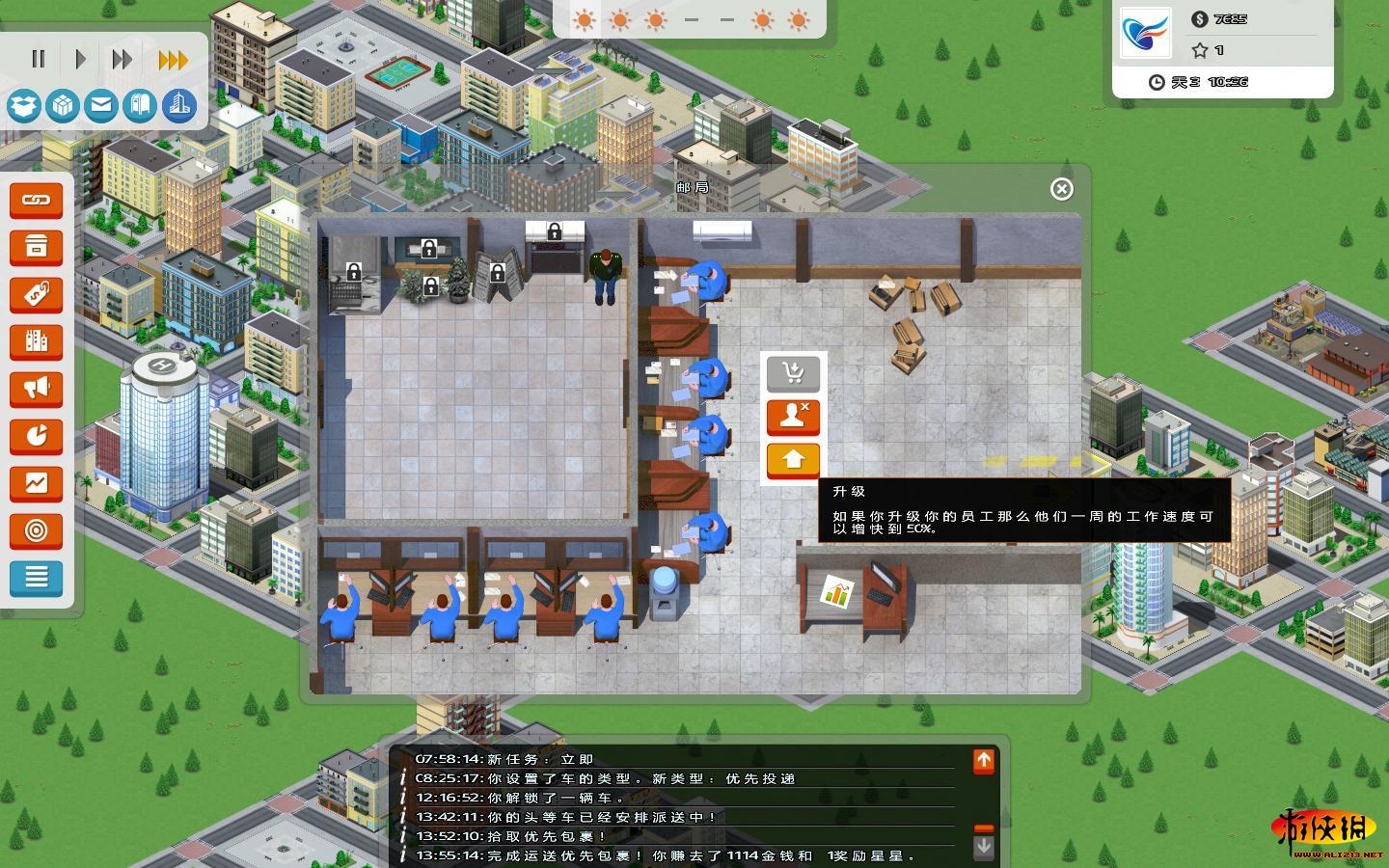Image resolution: width=1389 pixels, height=868 pixels.
Task: Close the post office window
Action: 1061,189
